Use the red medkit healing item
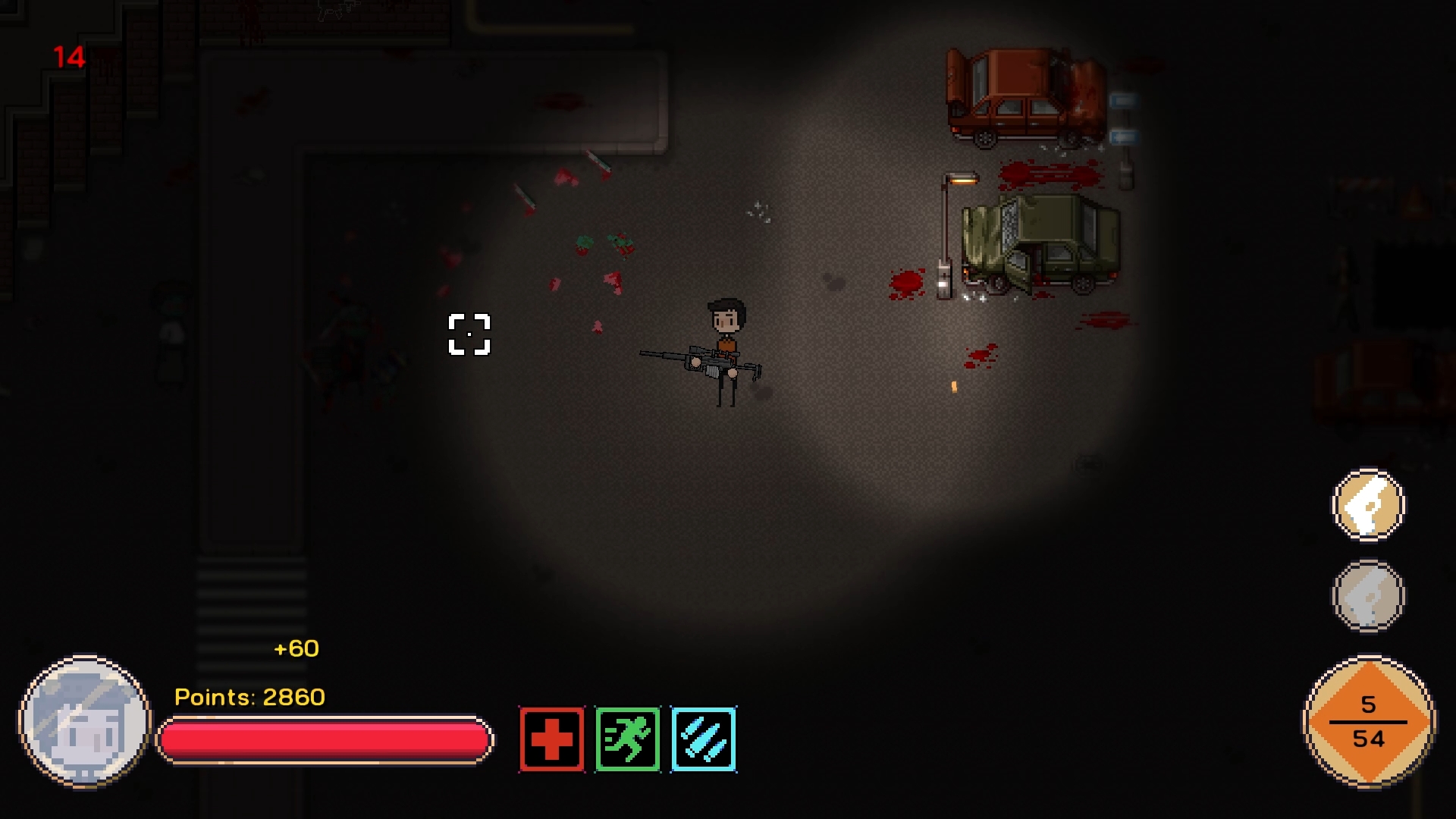 pyautogui.click(x=551, y=739)
